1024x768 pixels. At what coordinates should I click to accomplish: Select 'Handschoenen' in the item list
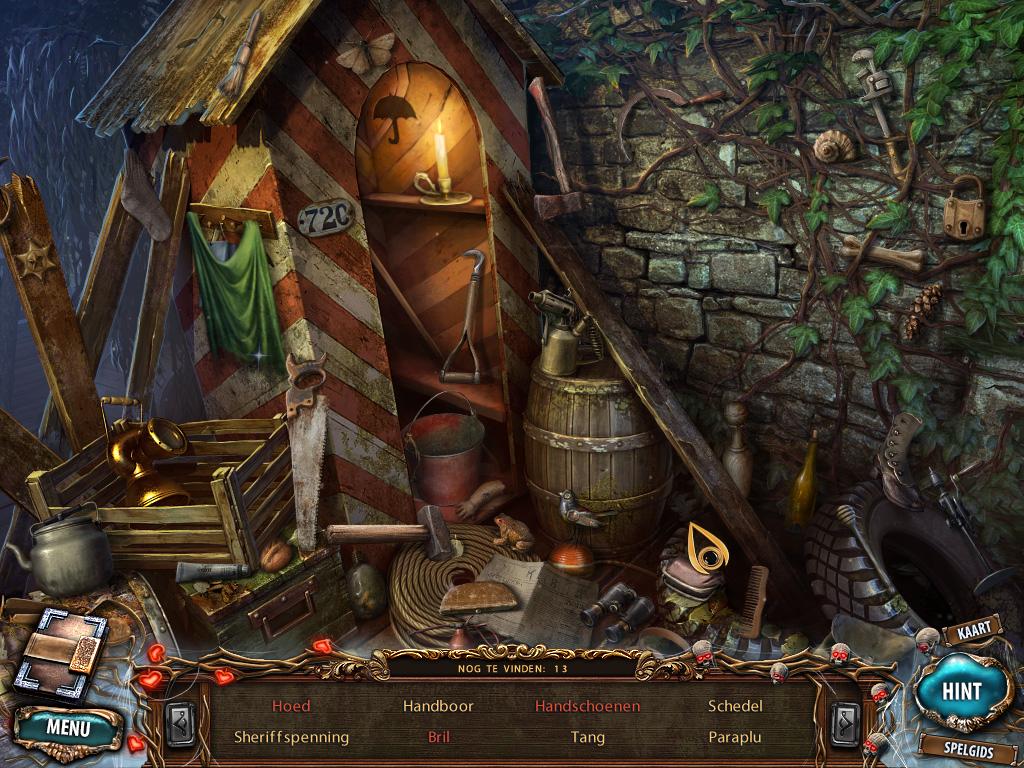coord(587,706)
